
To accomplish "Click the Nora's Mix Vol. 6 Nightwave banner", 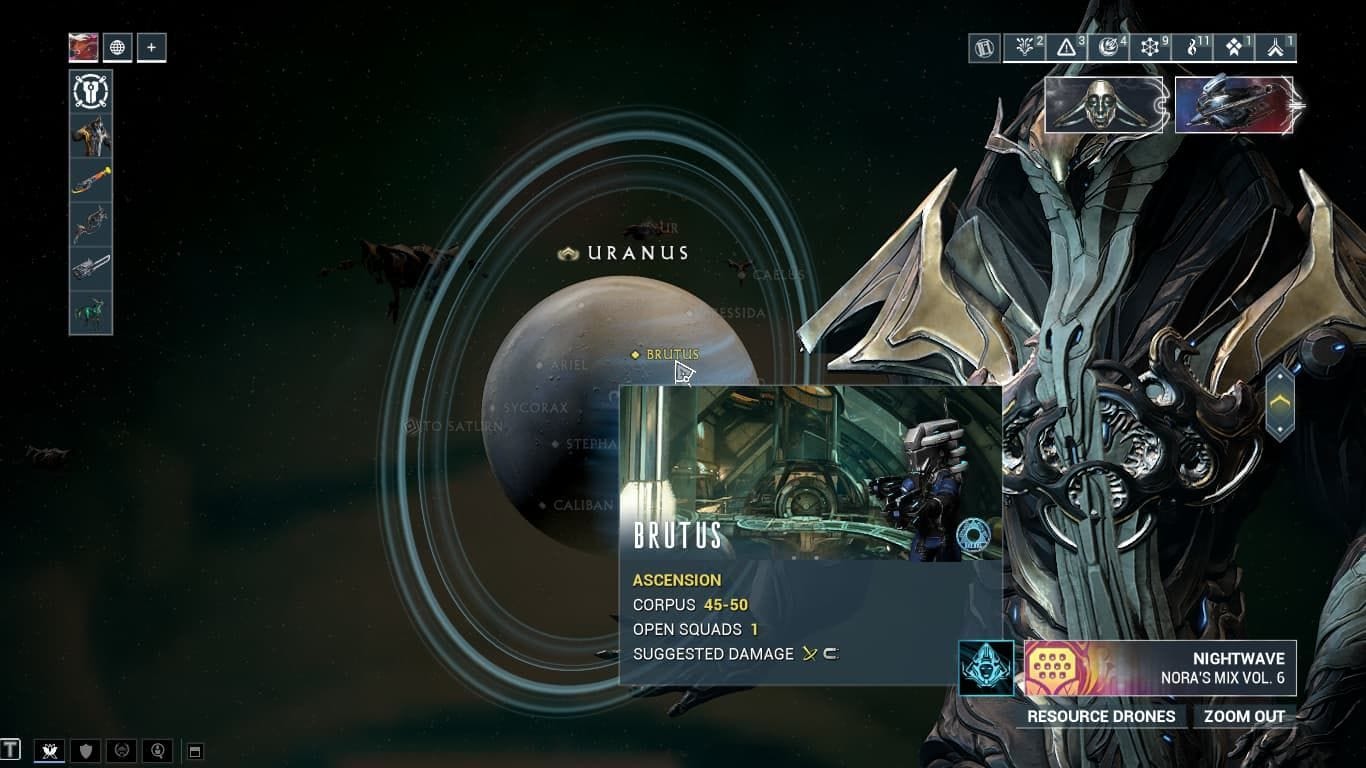I will click(1160, 666).
